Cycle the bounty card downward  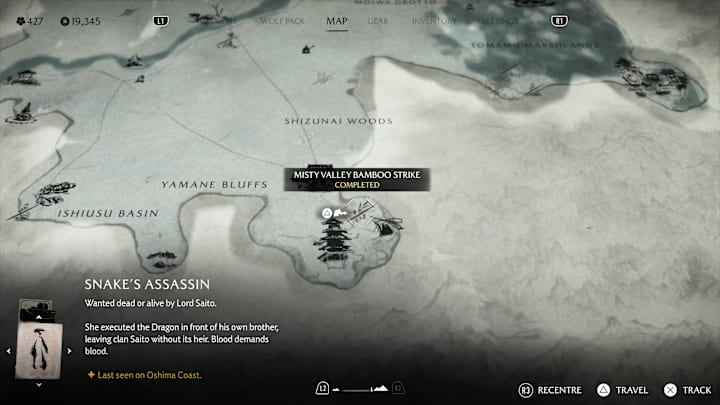click(x=39, y=384)
